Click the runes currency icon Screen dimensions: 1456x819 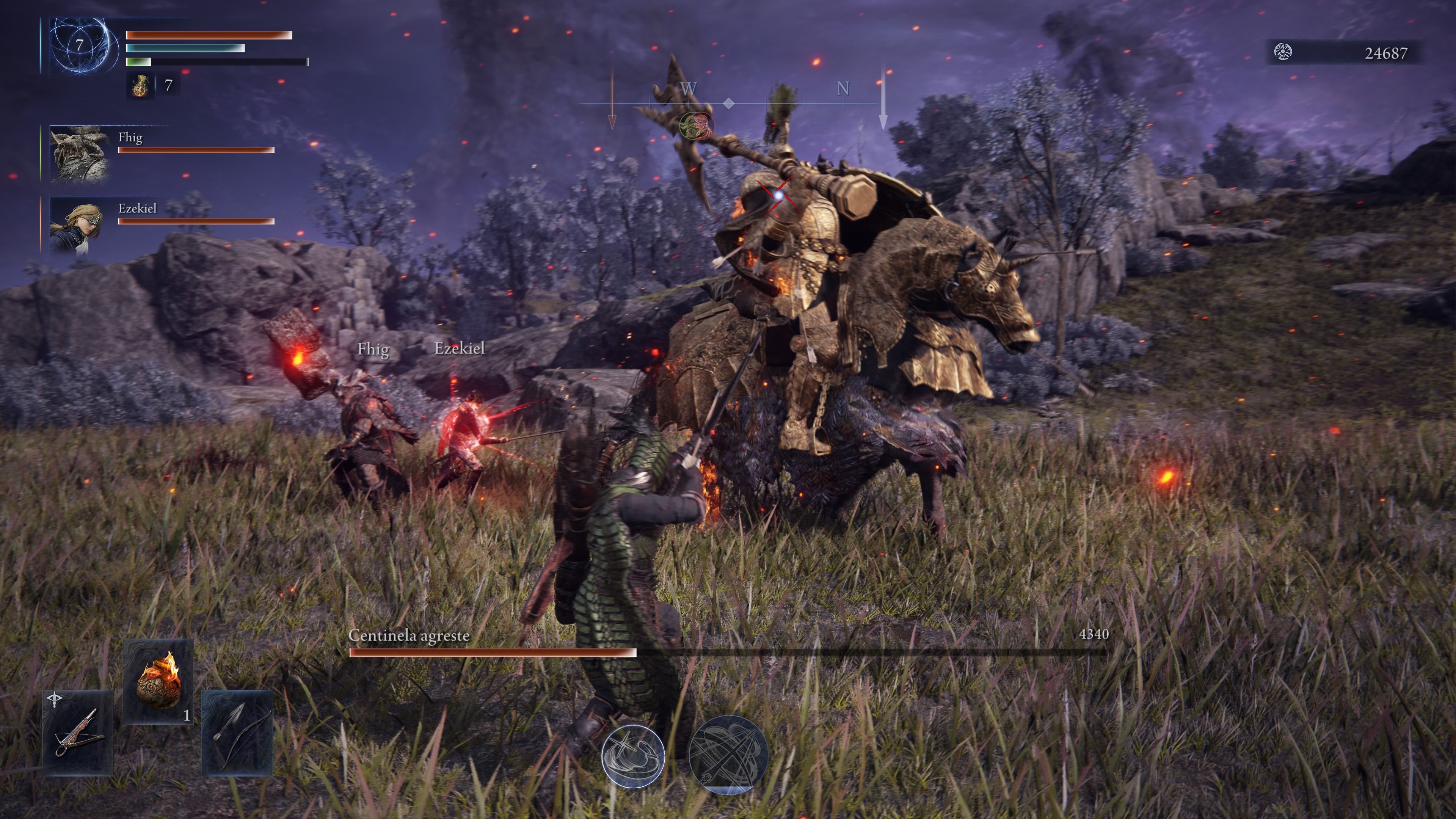tap(1282, 53)
